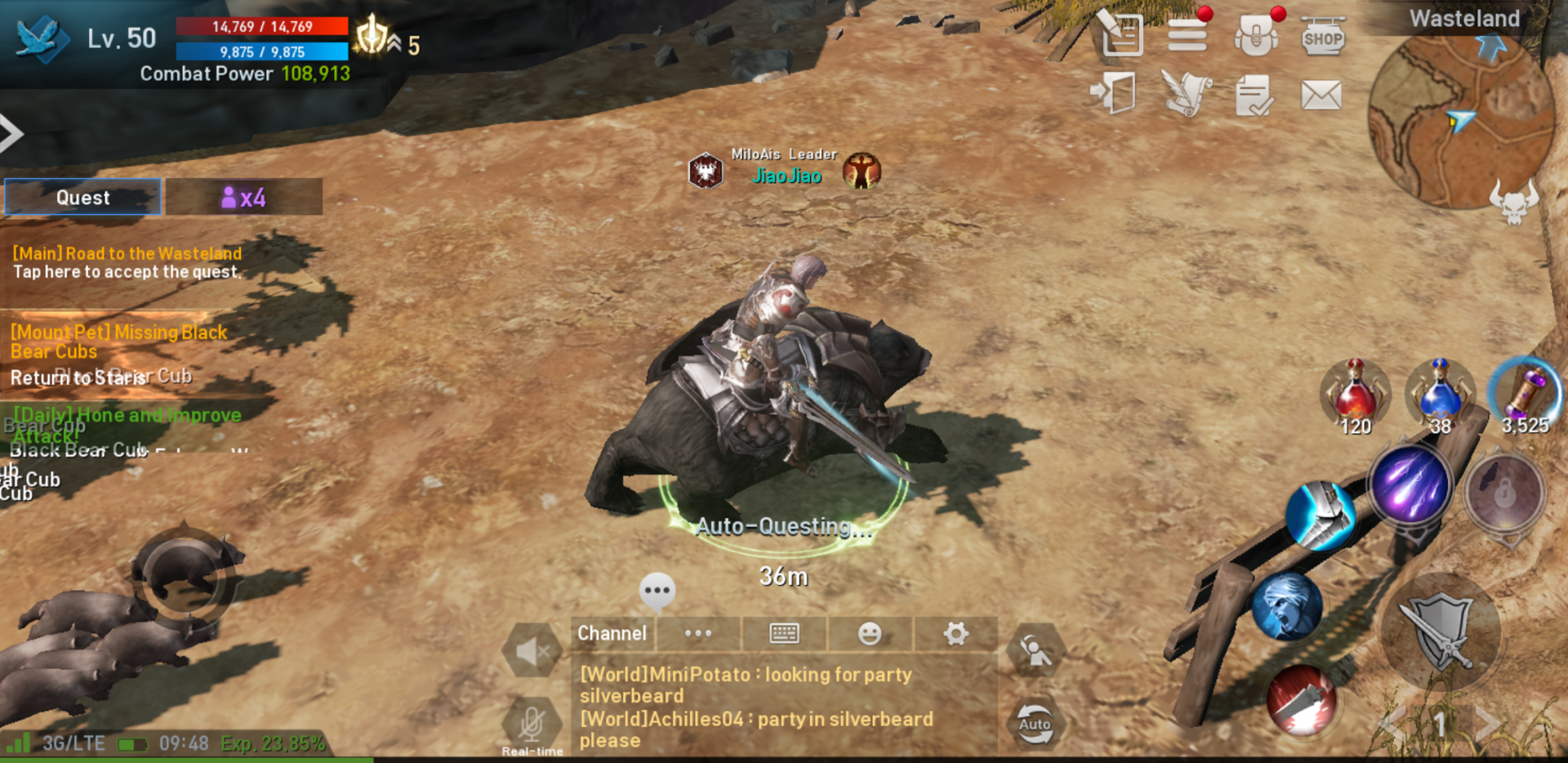Switch to the party x4 tab

pos(243,198)
